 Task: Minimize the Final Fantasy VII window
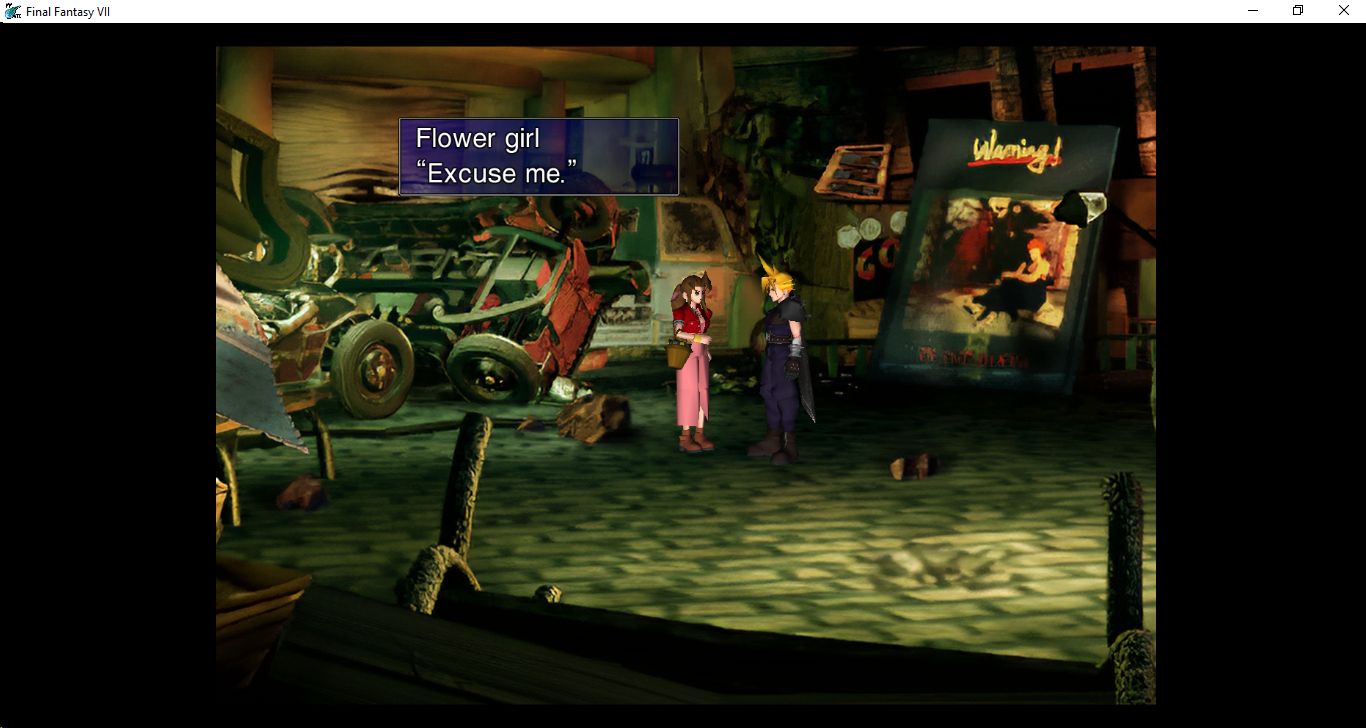(x=1253, y=11)
